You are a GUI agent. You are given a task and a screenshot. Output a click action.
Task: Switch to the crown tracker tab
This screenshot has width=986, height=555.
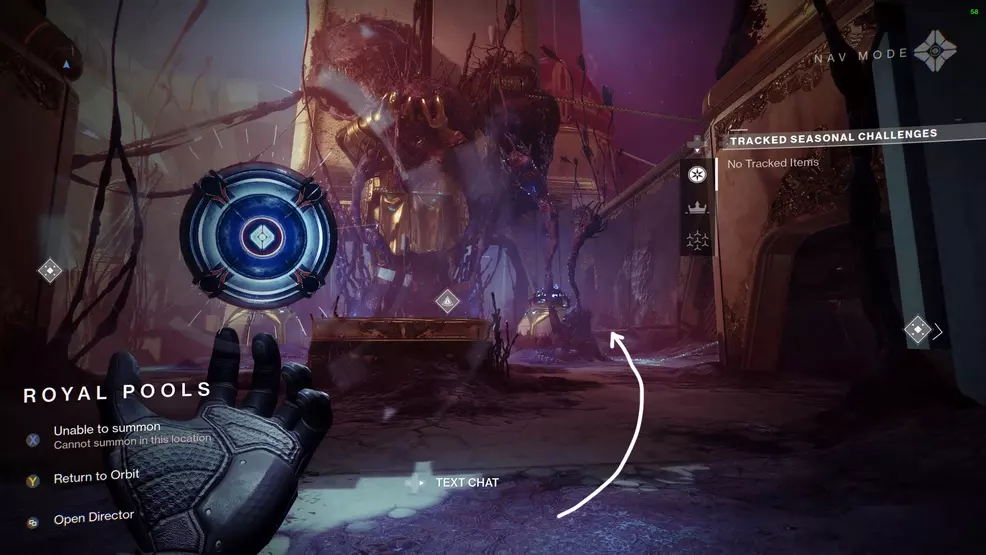pyautogui.click(x=697, y=208)
